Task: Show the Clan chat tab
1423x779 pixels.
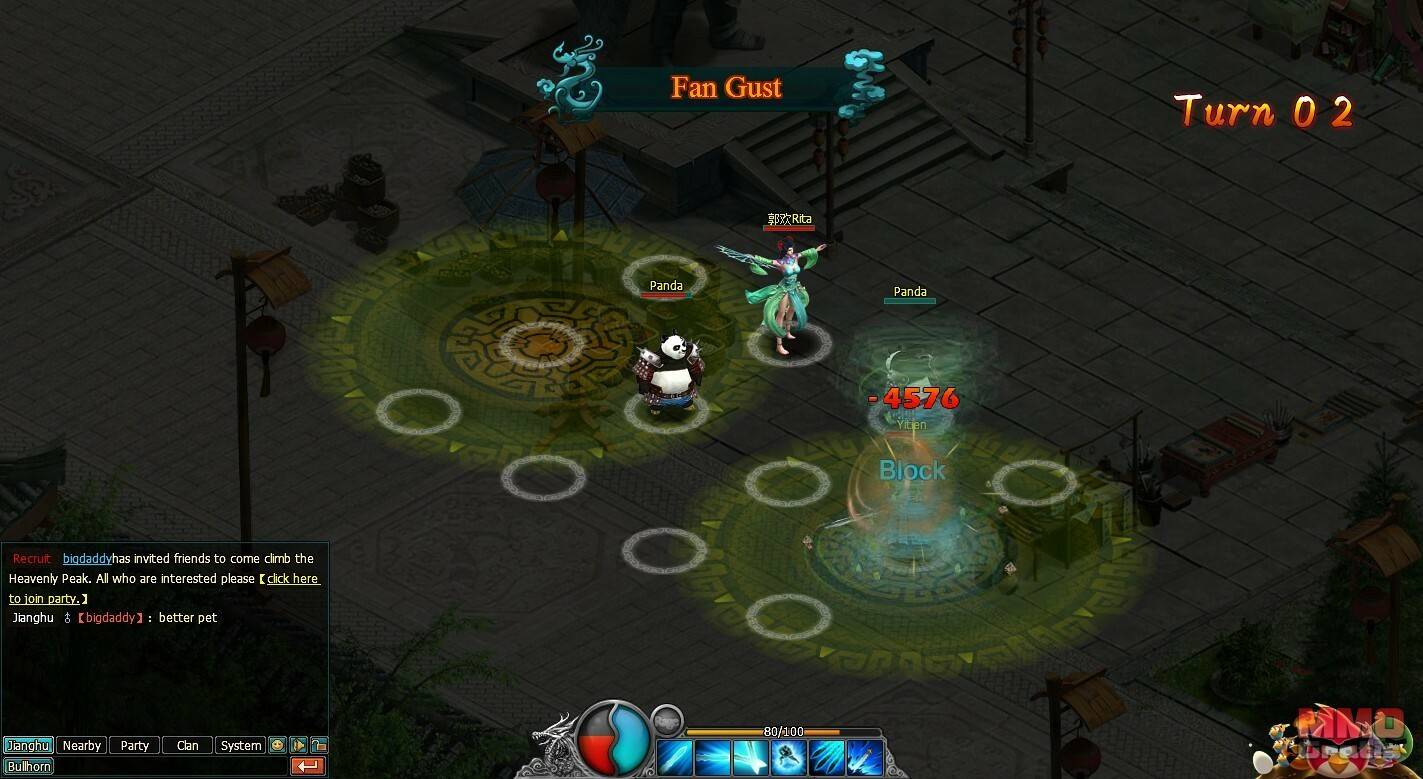Action: (x=187, y=745)
